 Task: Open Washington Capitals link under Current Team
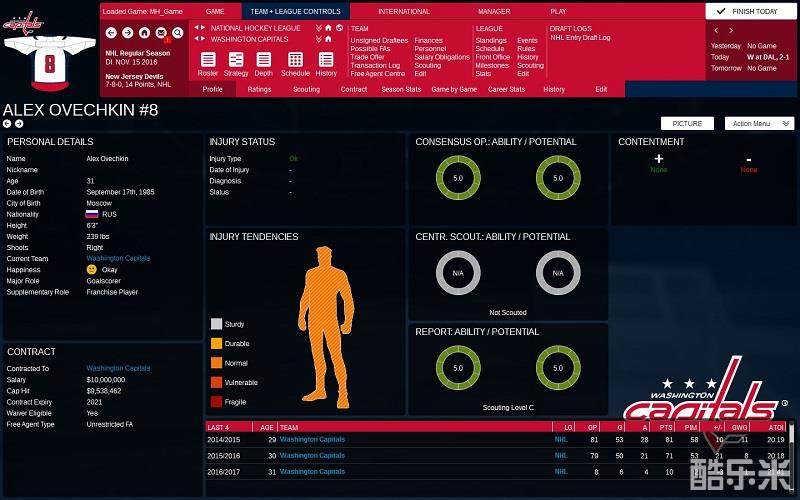(x=118, y=258)
